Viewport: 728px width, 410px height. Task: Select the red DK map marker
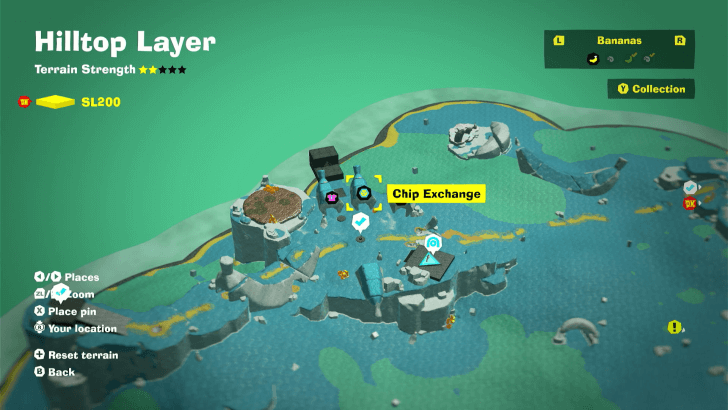click(690, 203)
